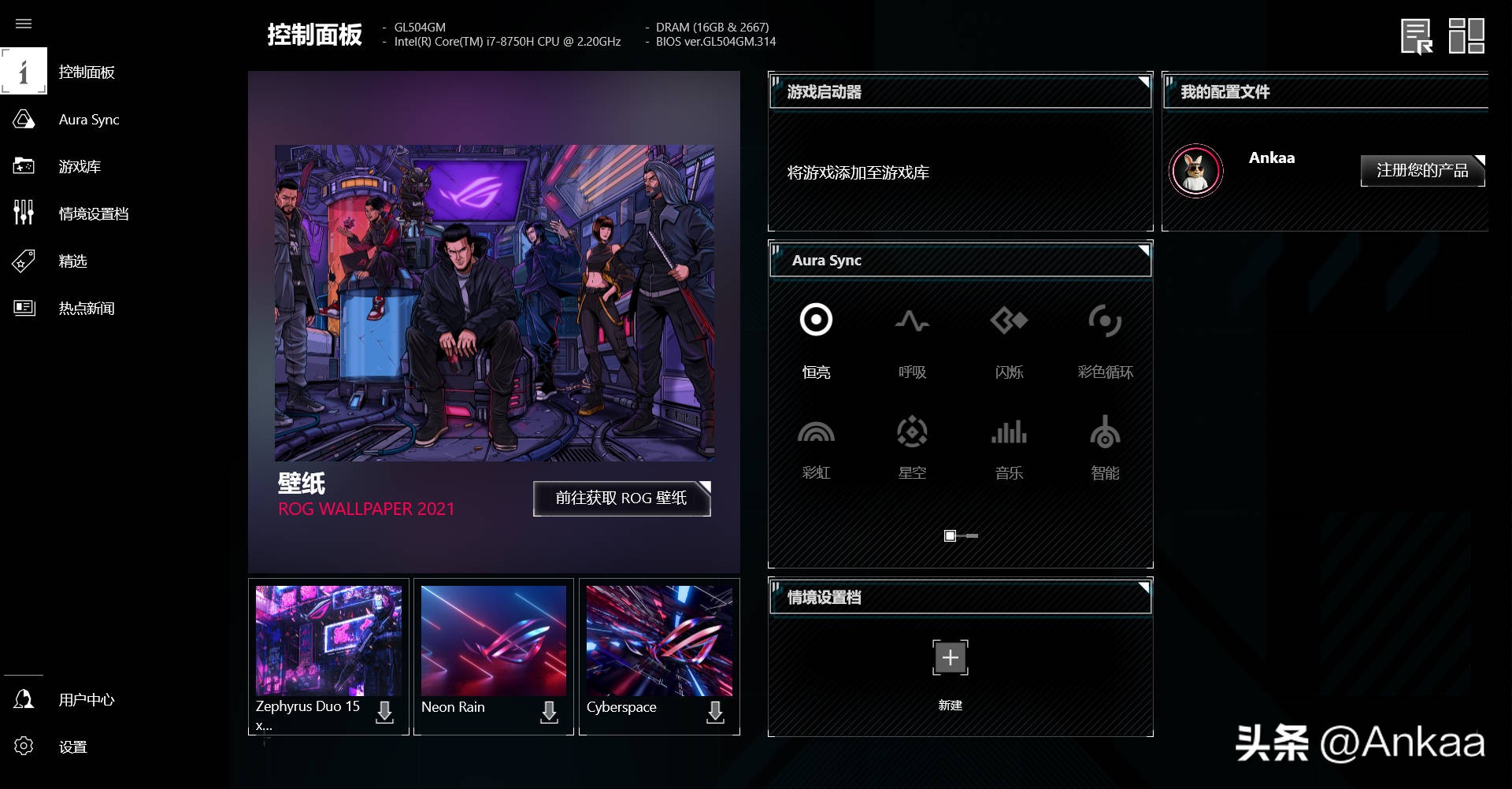Click 前往获取 ROG 壁纸
Viewport: 1512px width, 789px height.
click(x=621, y=498)
